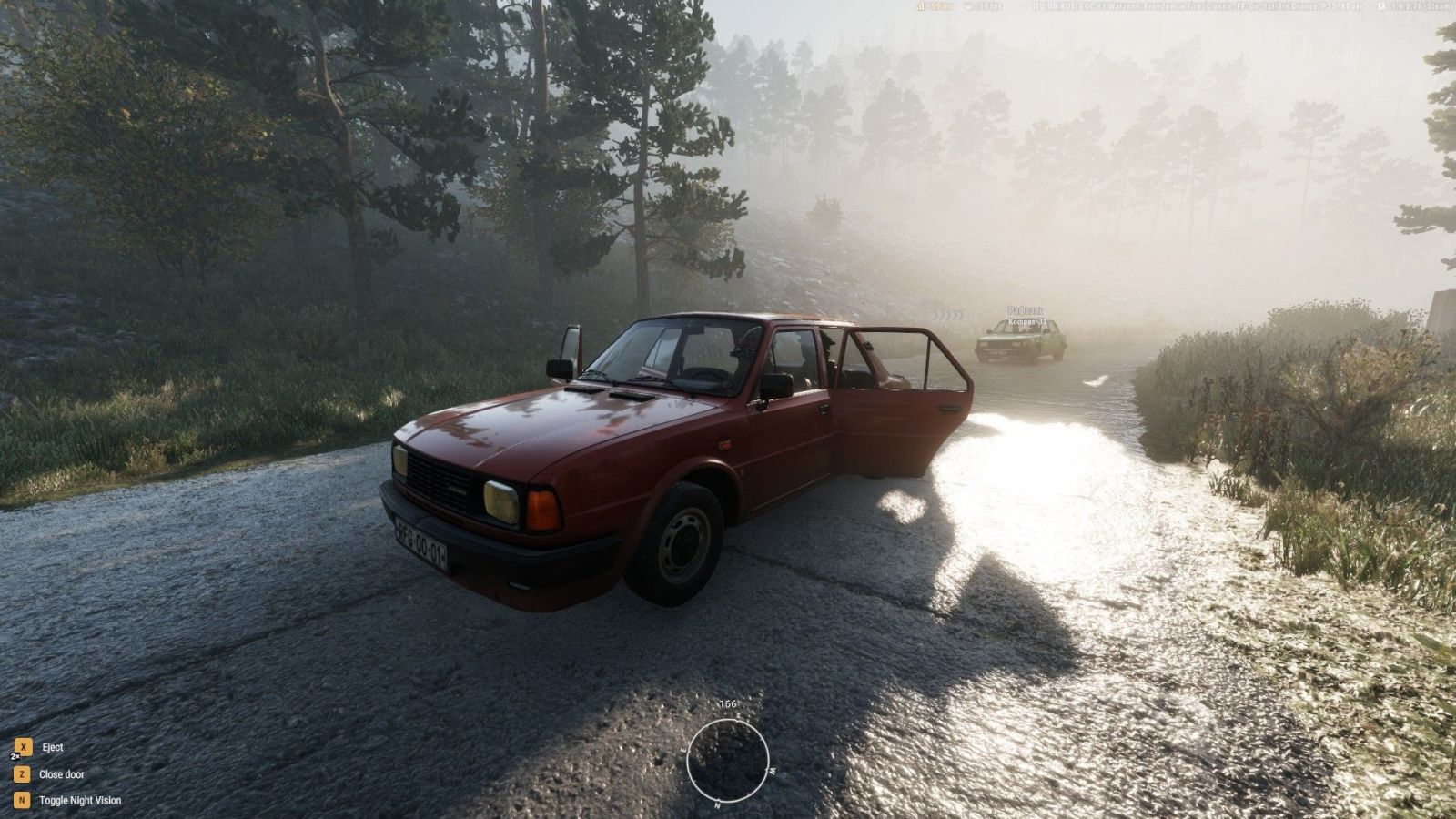Click the circular compass dial
Screen dimensions: 1456x819
[727, 759]
